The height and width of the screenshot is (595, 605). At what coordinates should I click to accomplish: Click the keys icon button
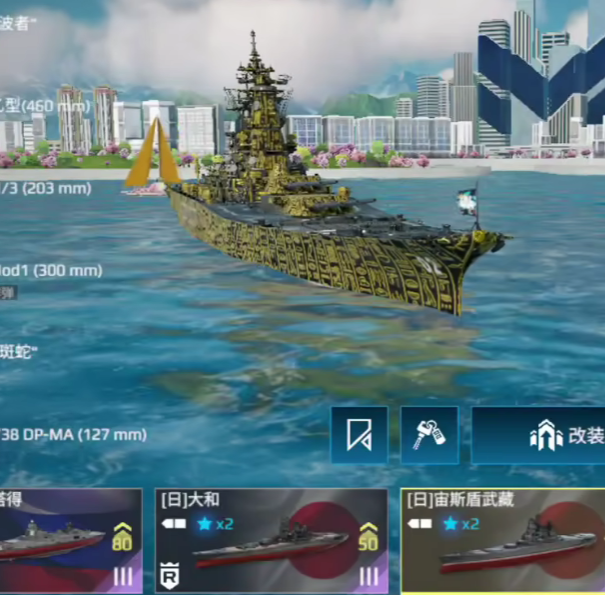pyautogui.click(x=430, y=435)
